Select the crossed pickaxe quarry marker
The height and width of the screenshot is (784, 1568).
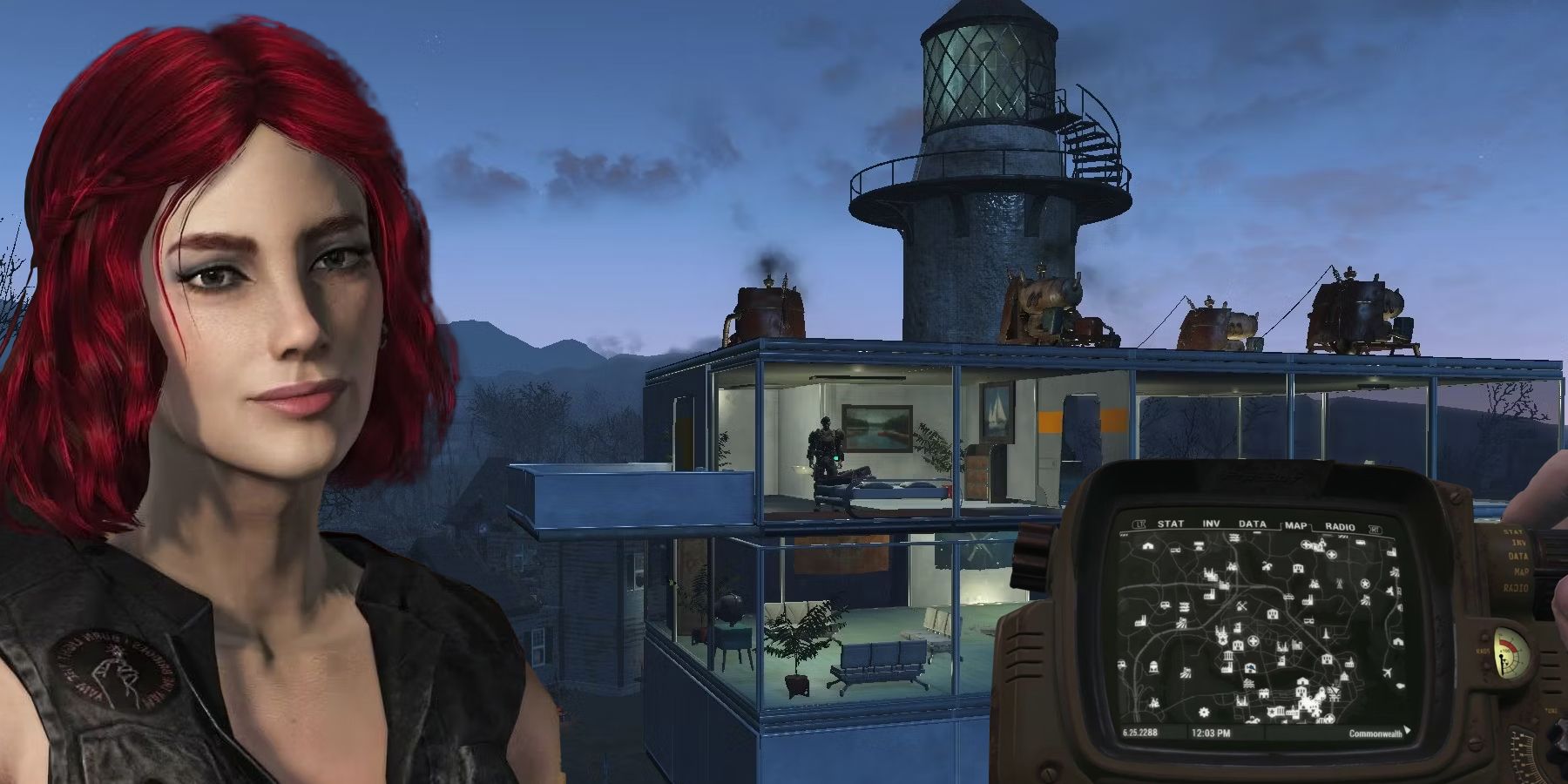point(1241,605)
